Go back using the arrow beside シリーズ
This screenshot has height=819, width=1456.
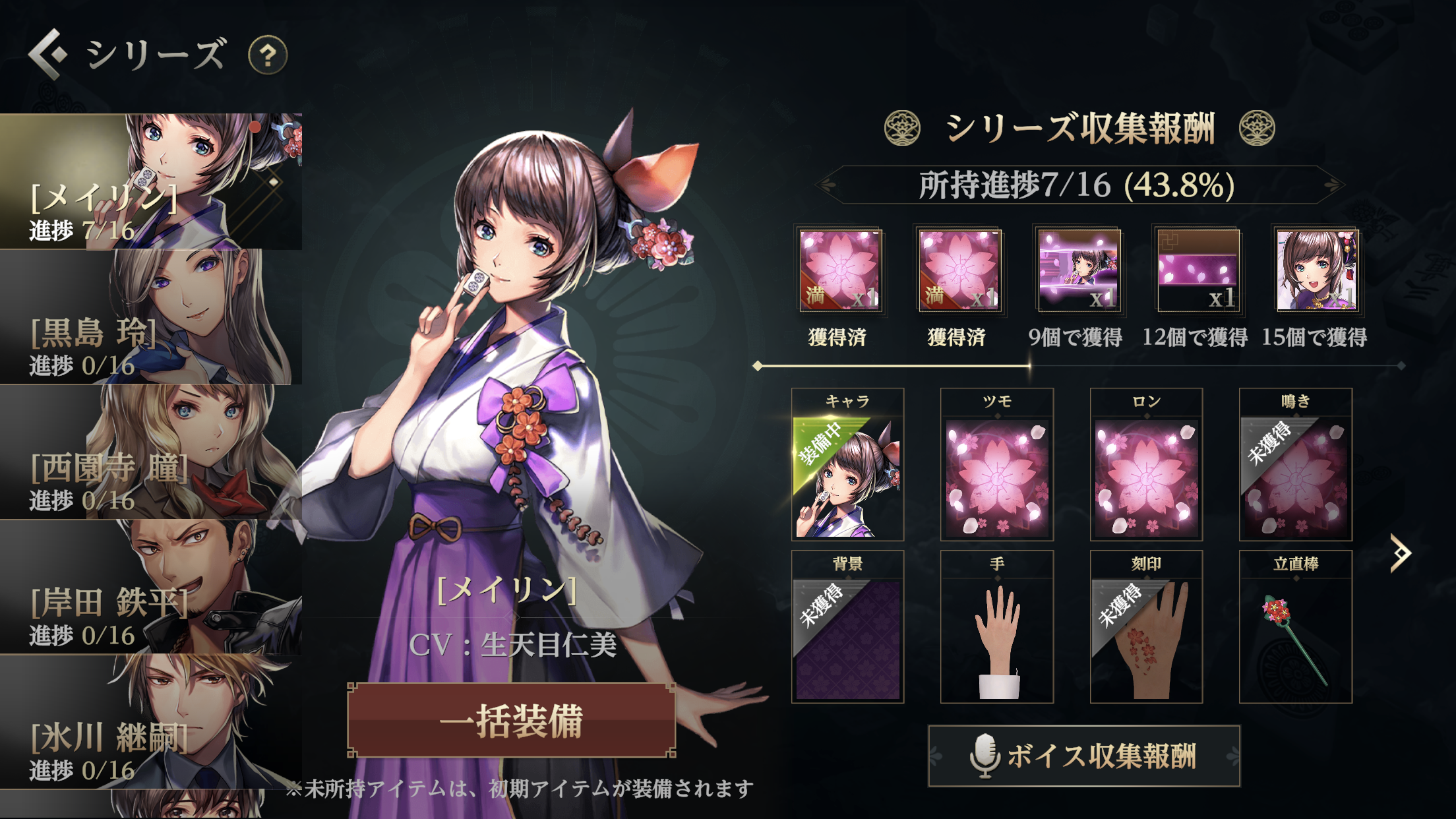(47, 54)
